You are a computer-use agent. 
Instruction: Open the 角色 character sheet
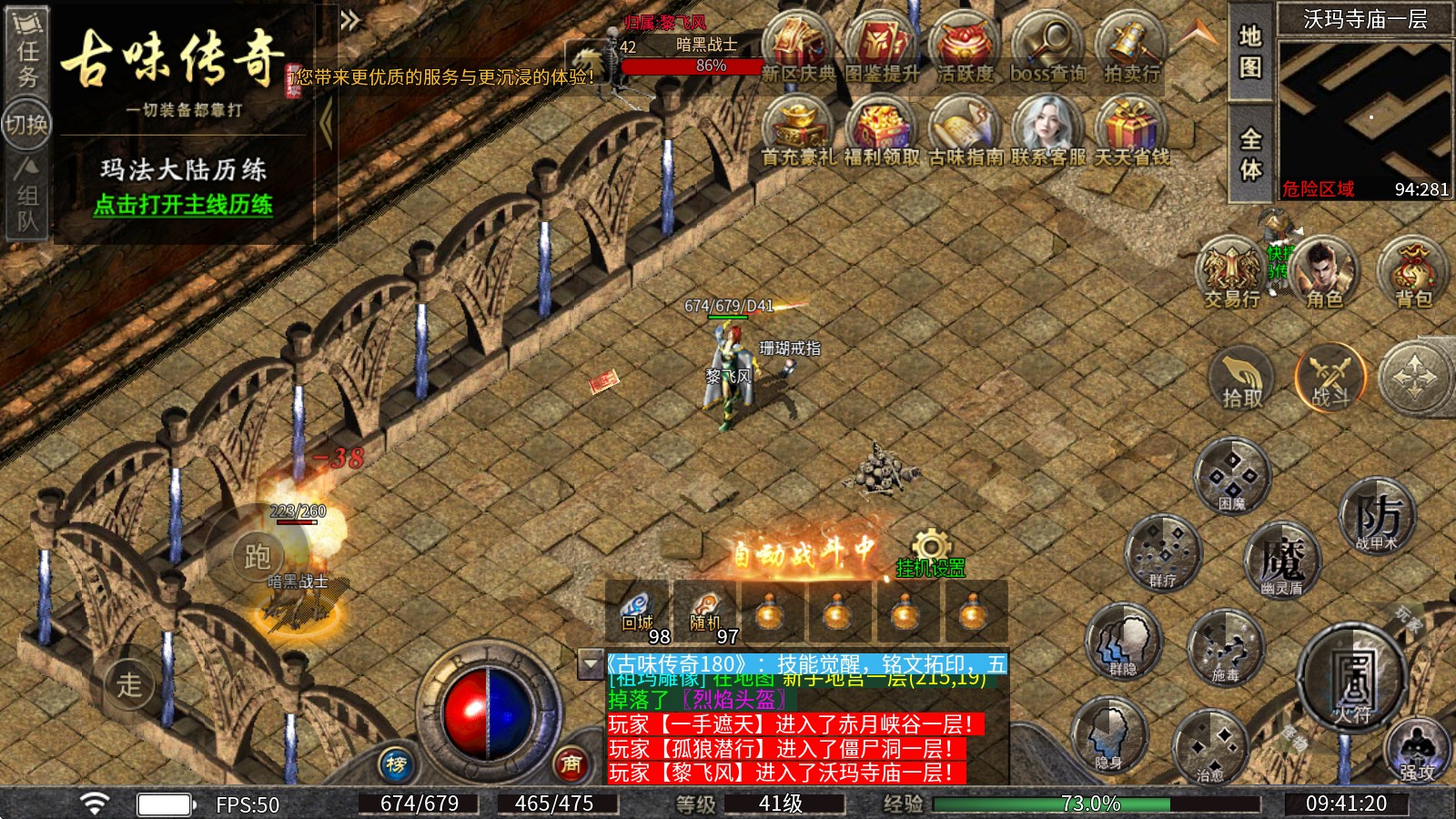[1323, 272]
